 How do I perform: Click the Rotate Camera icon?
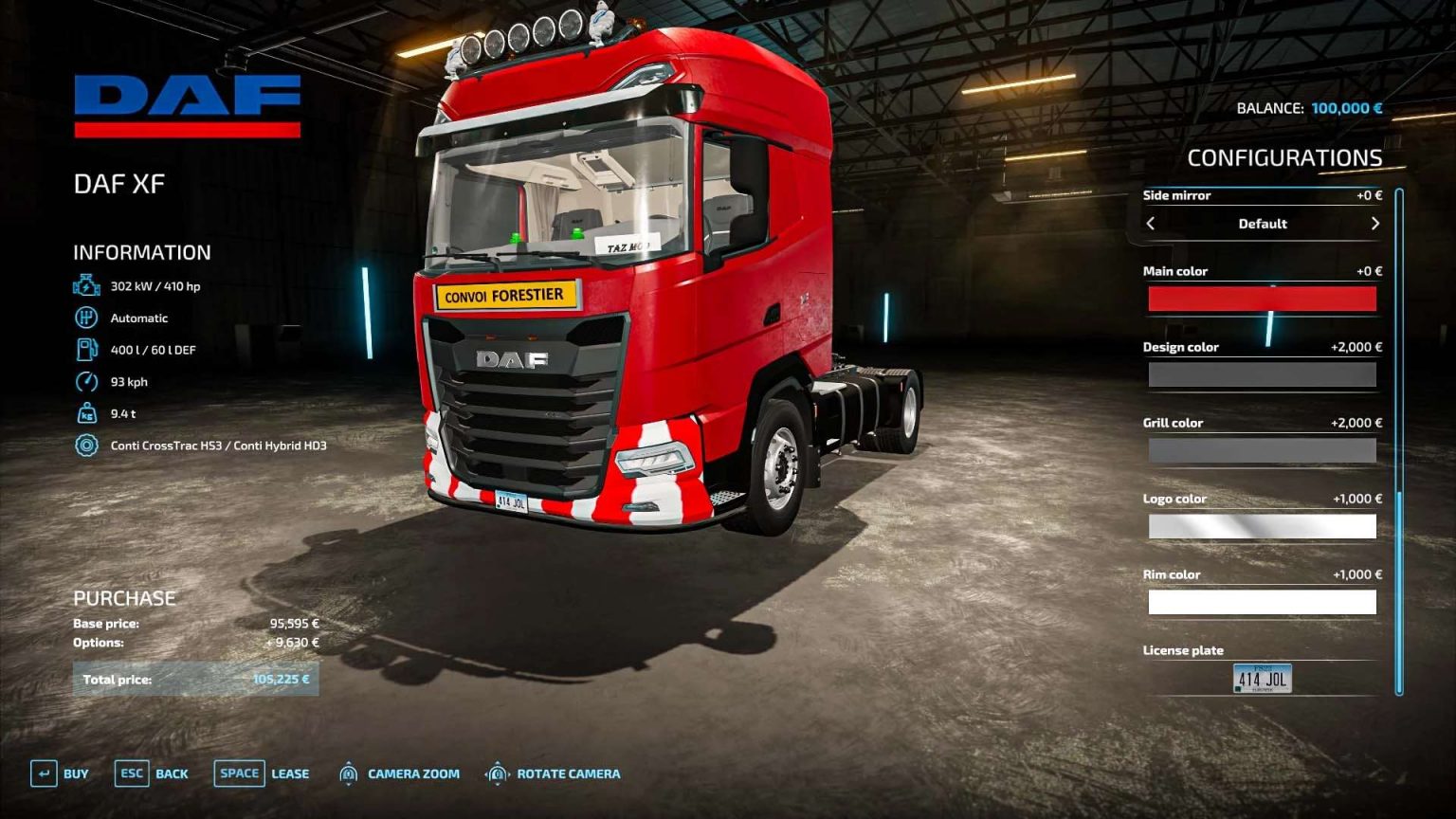497,773
